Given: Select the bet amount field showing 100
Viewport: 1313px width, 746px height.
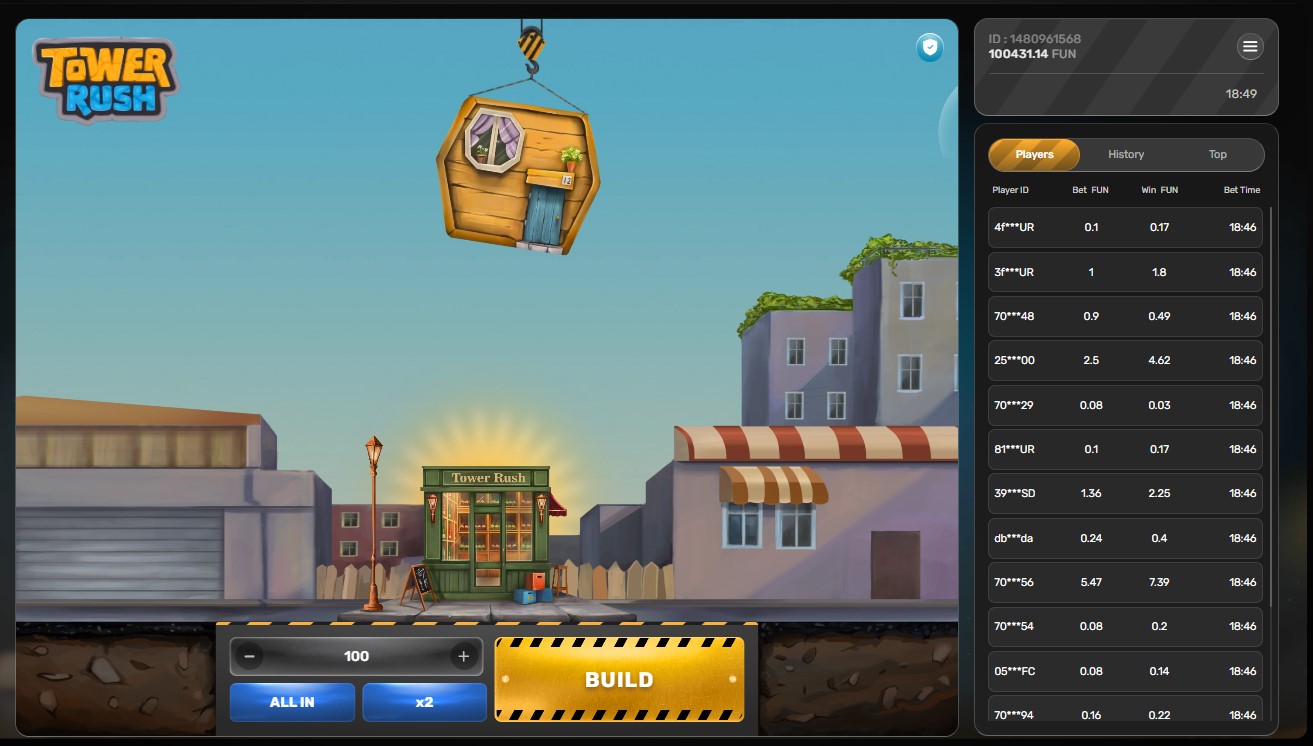Looking at the screenshot, I should (x=356, y=657).
